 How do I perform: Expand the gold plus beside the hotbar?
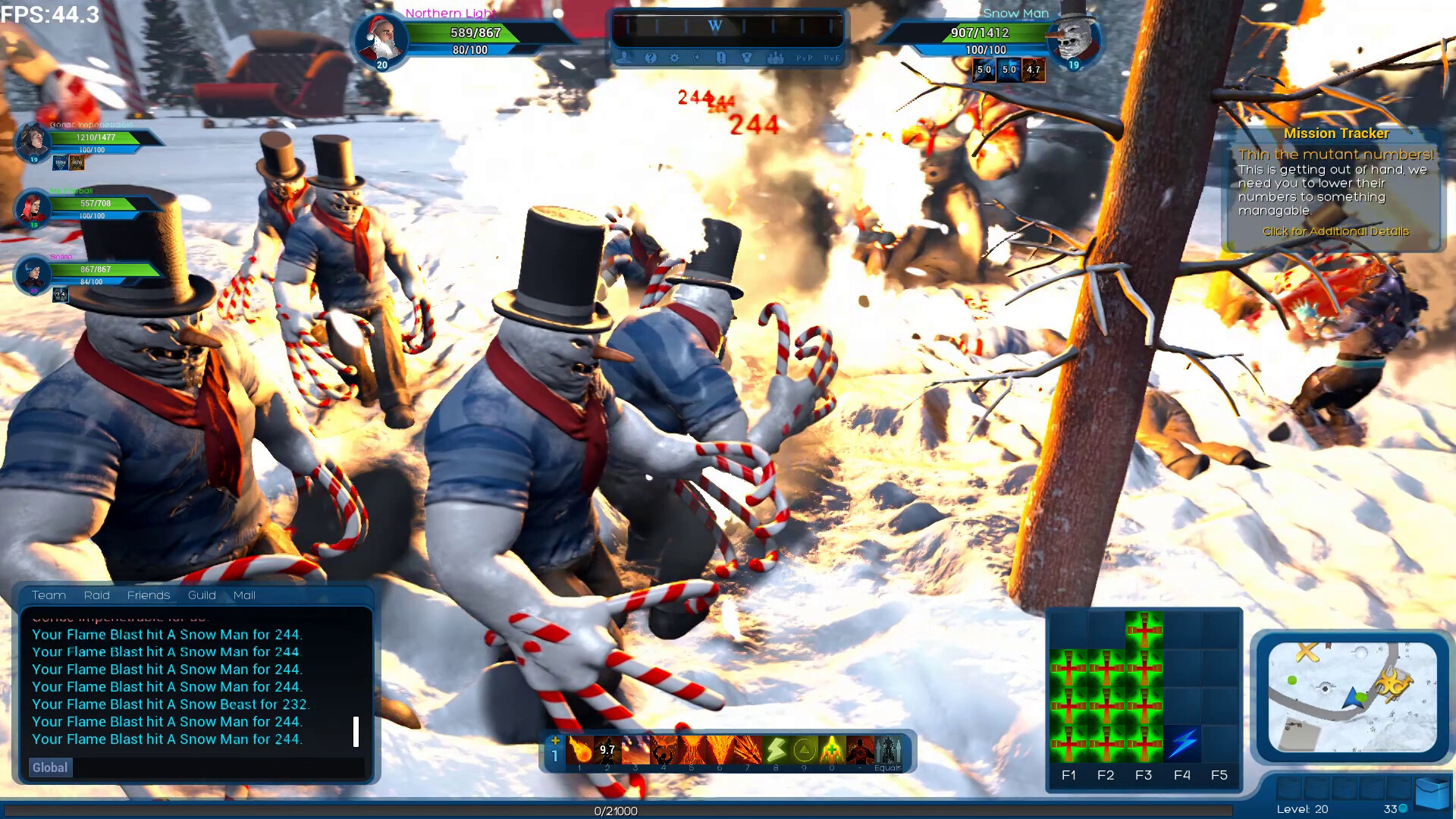pyautogui.click(x=555, y=739)
